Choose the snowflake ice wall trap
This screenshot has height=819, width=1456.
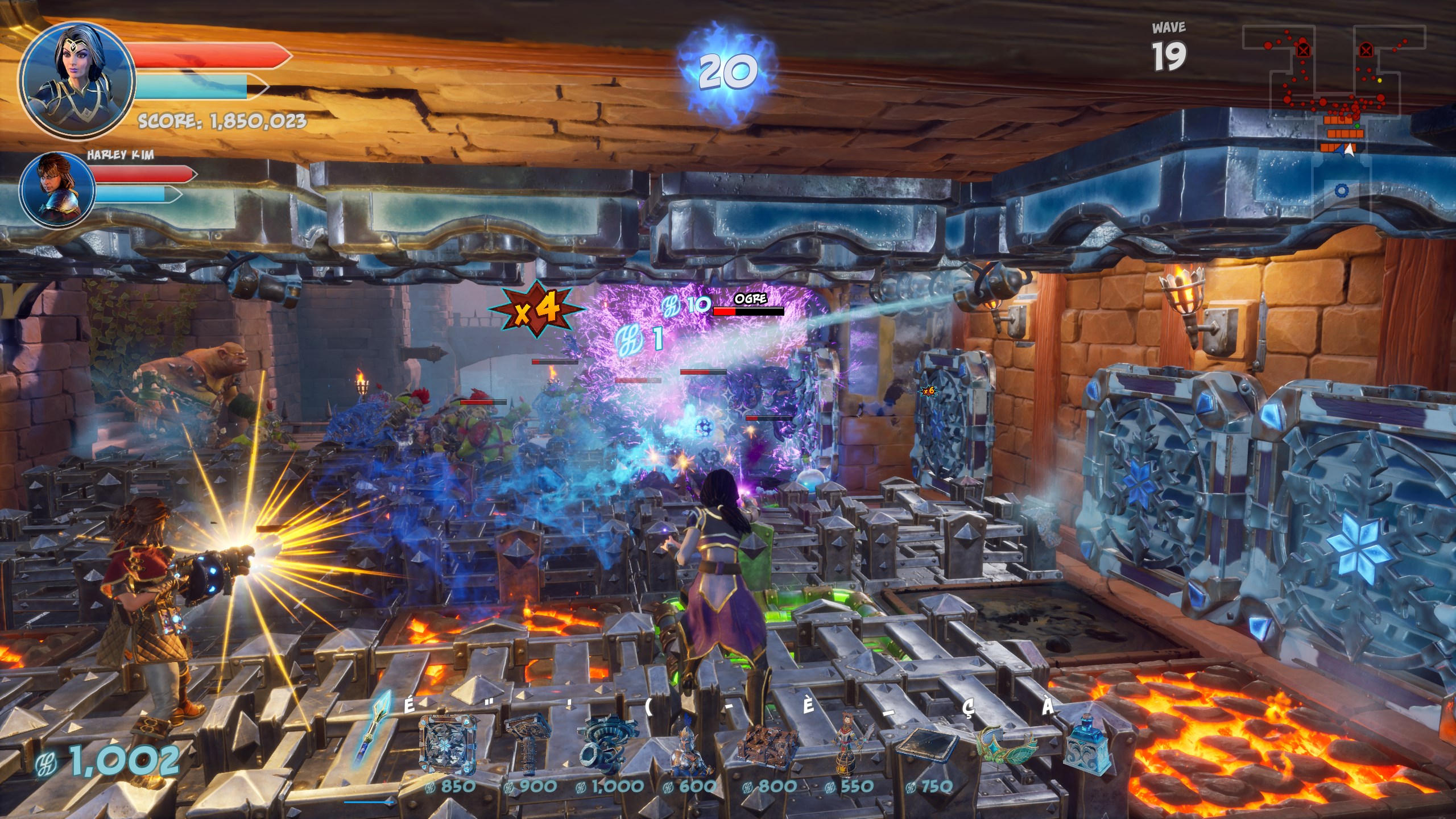448,744
